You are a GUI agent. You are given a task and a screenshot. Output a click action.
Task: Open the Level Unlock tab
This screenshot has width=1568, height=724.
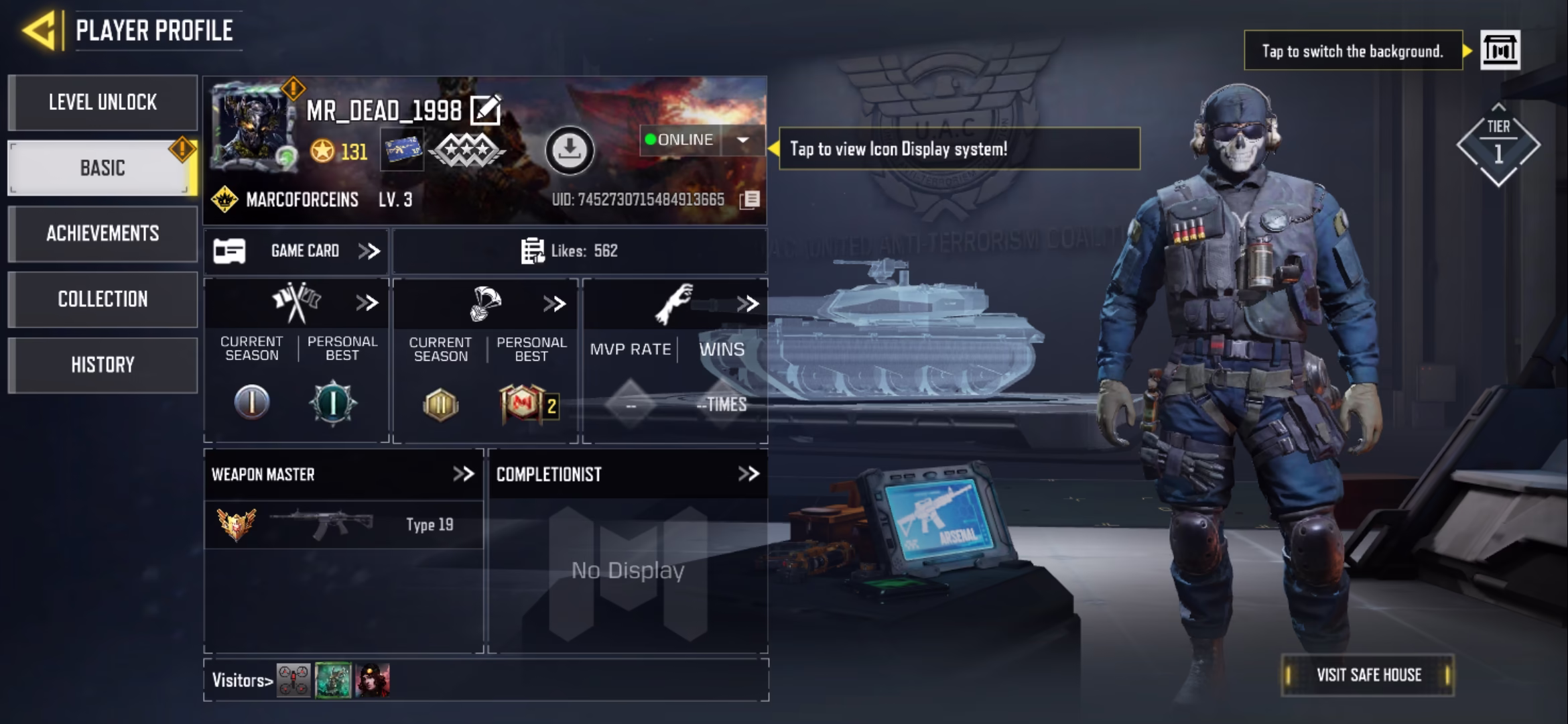tap(103, 103)
